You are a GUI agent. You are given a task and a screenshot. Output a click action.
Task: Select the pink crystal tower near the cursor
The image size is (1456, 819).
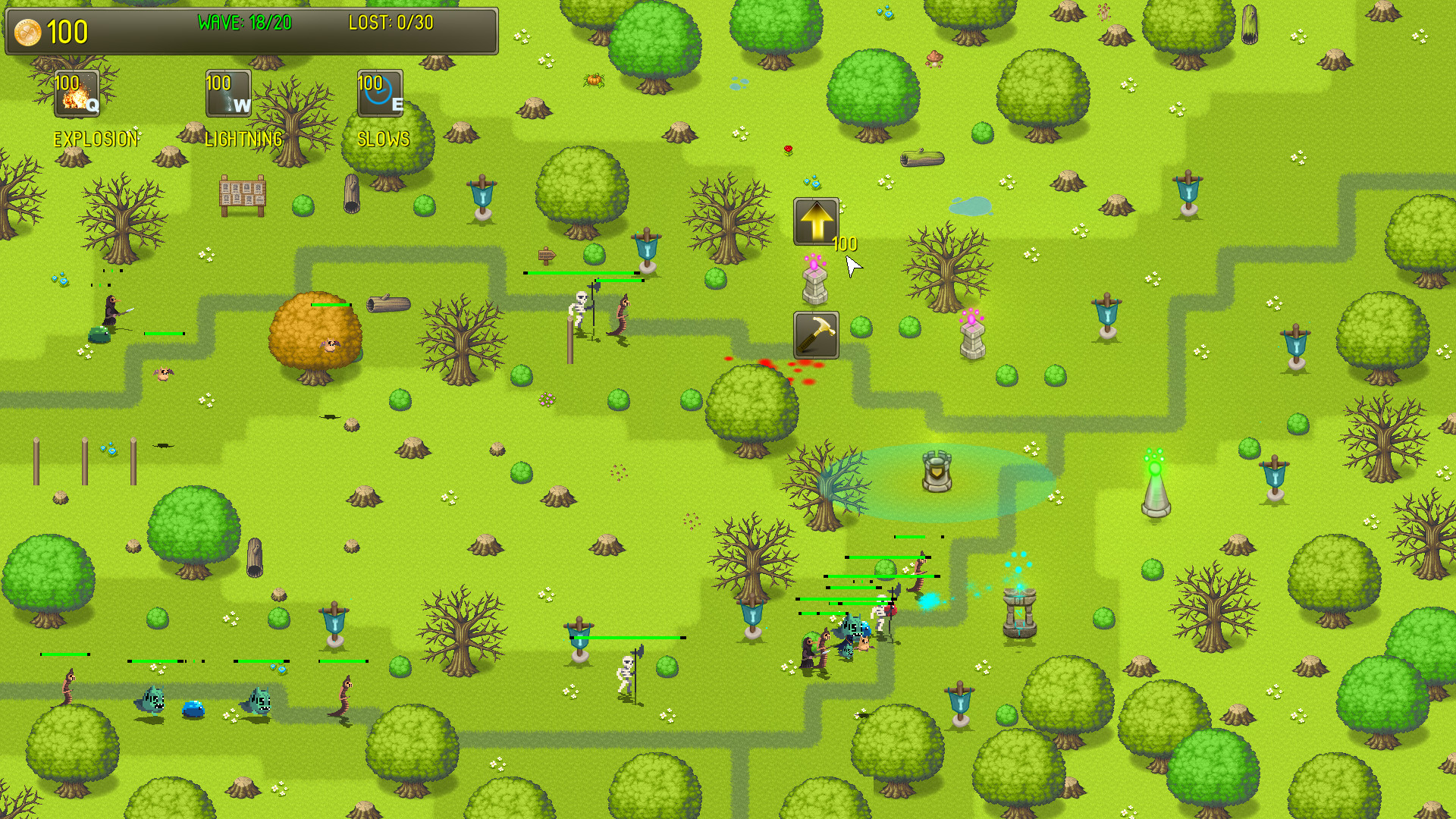815,284
